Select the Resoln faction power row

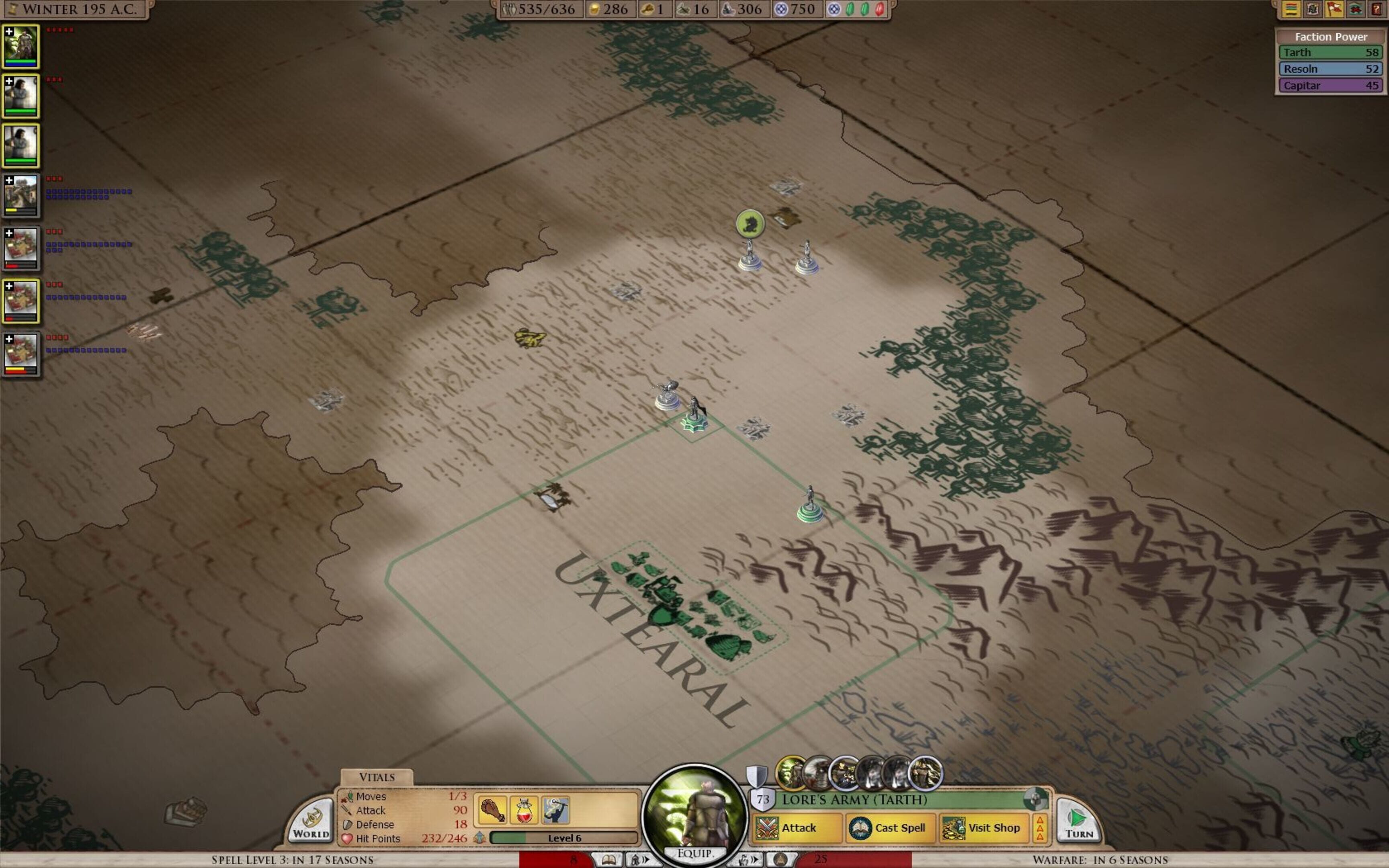tap(1330, 69)
